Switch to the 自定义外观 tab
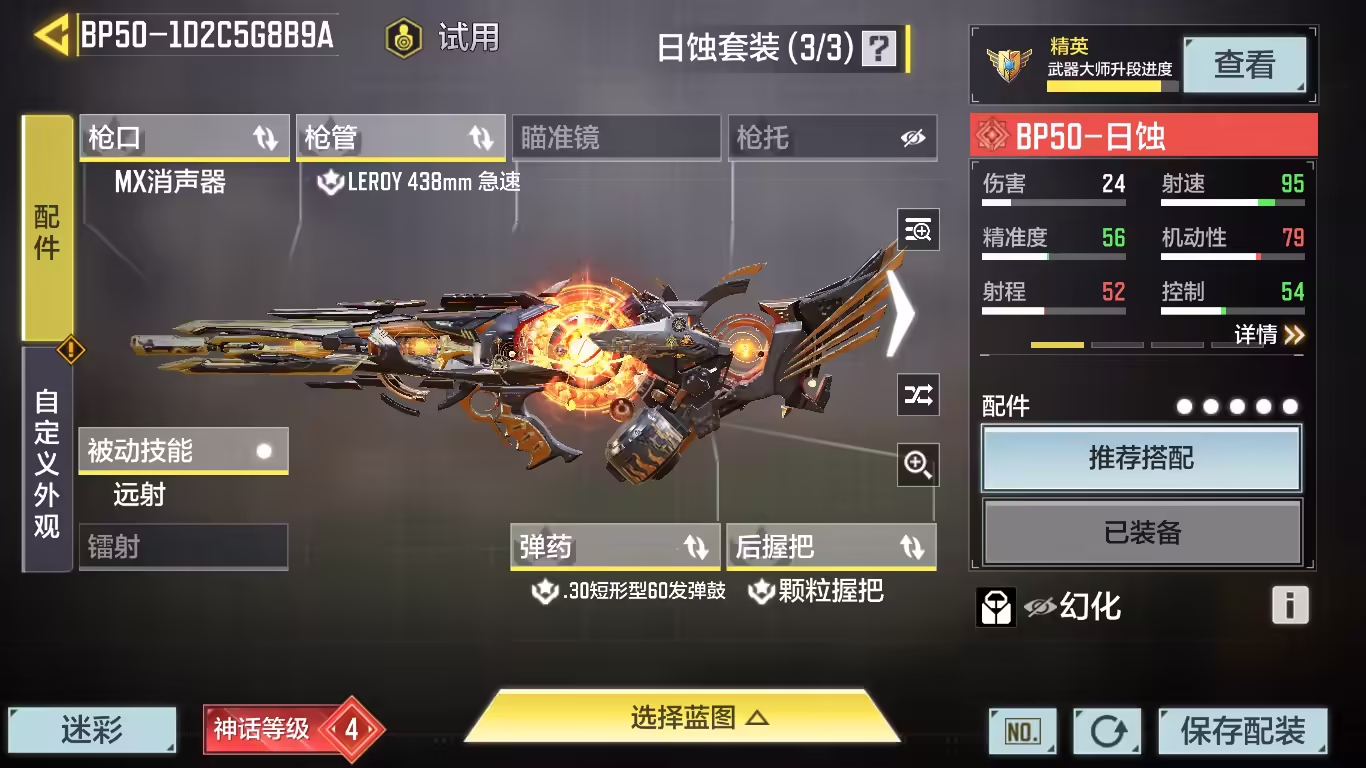Screen dimensions: 1366x768 (47, 460)
